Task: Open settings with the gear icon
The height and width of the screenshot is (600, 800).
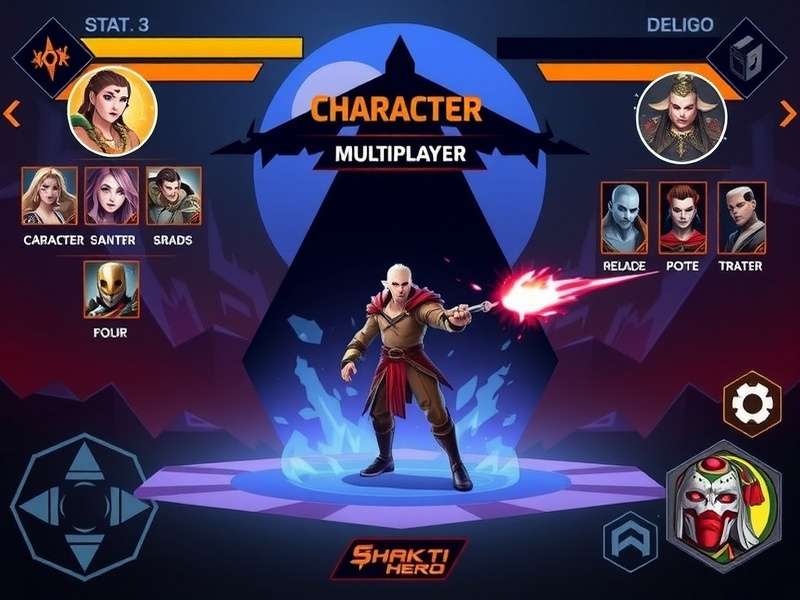Action: (x=751, y=404)
